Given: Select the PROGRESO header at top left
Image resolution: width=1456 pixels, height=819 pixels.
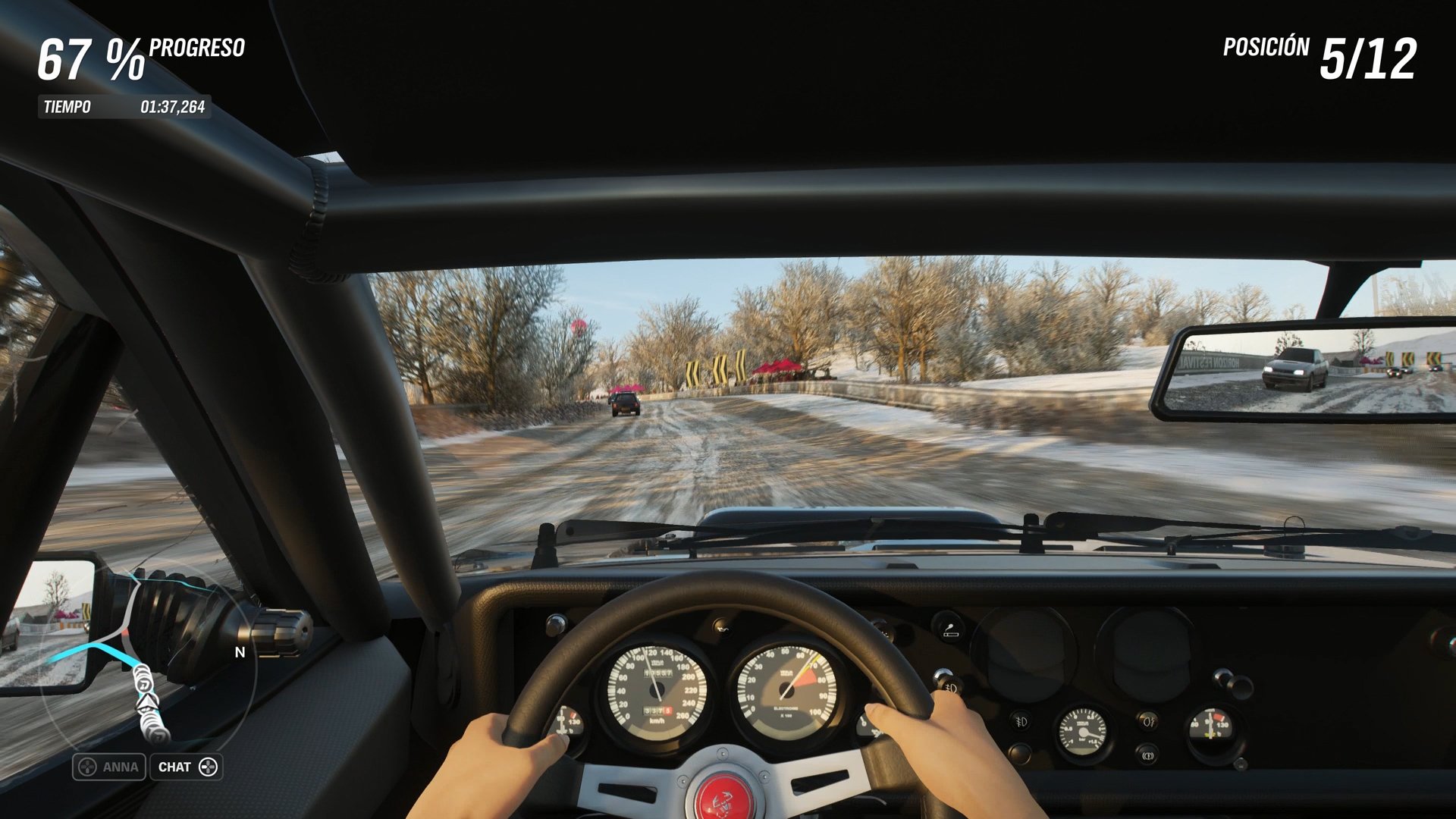Looking at the screenshot, I should click(196, 48).
